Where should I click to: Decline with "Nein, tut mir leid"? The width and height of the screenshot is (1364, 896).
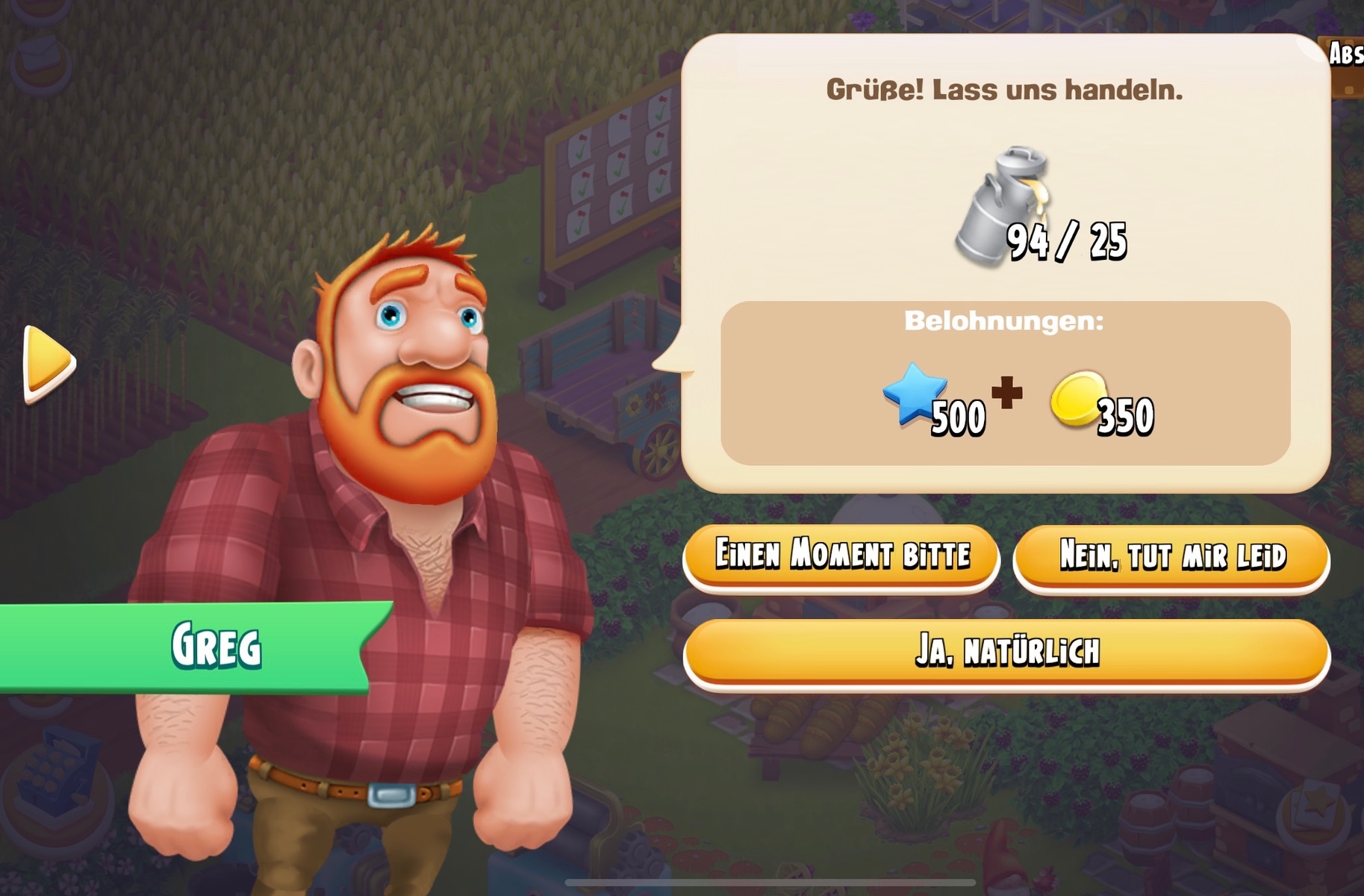1171,557
